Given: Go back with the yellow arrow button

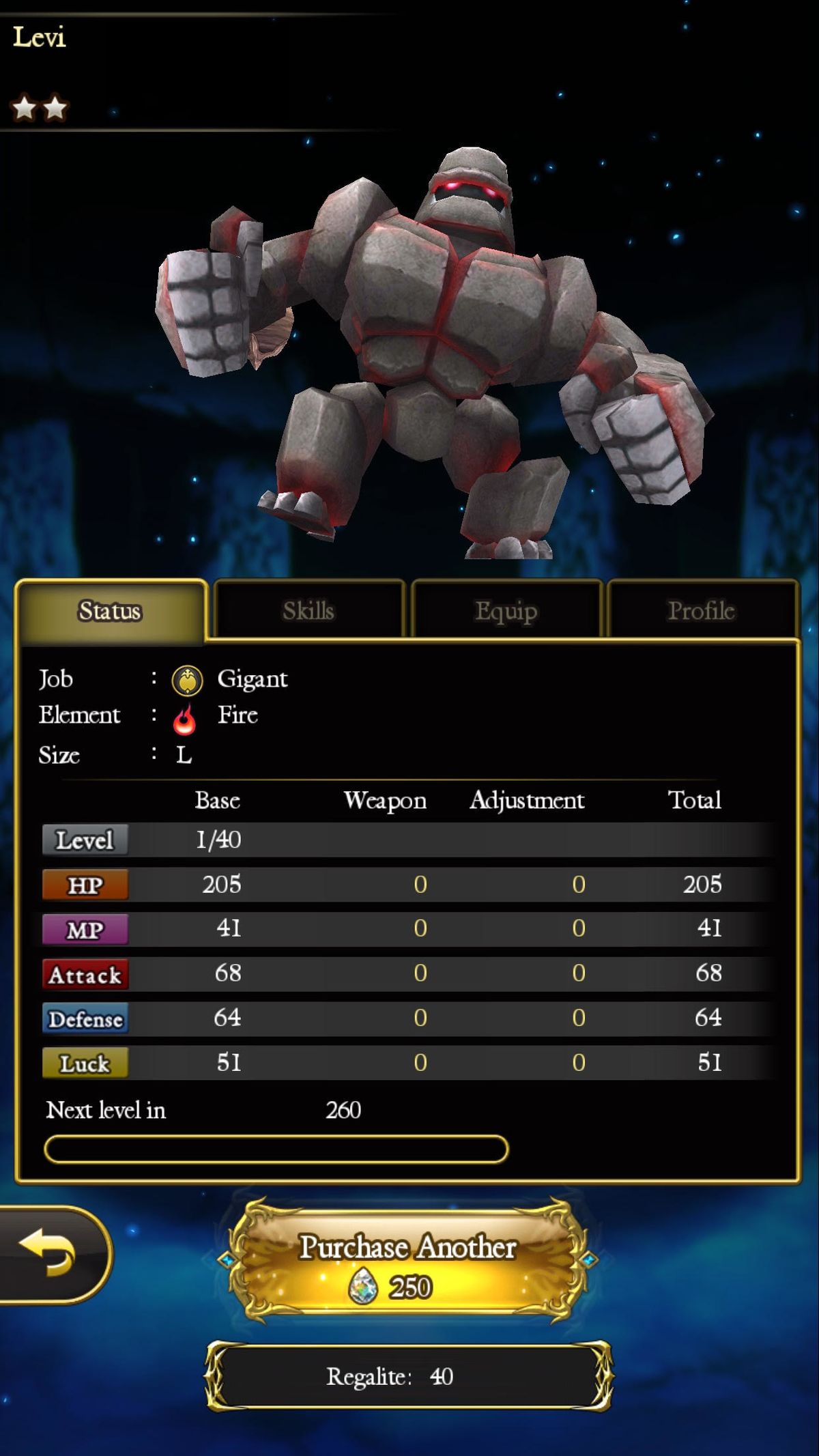Looking at the screenshot, I should point(49,1253).
